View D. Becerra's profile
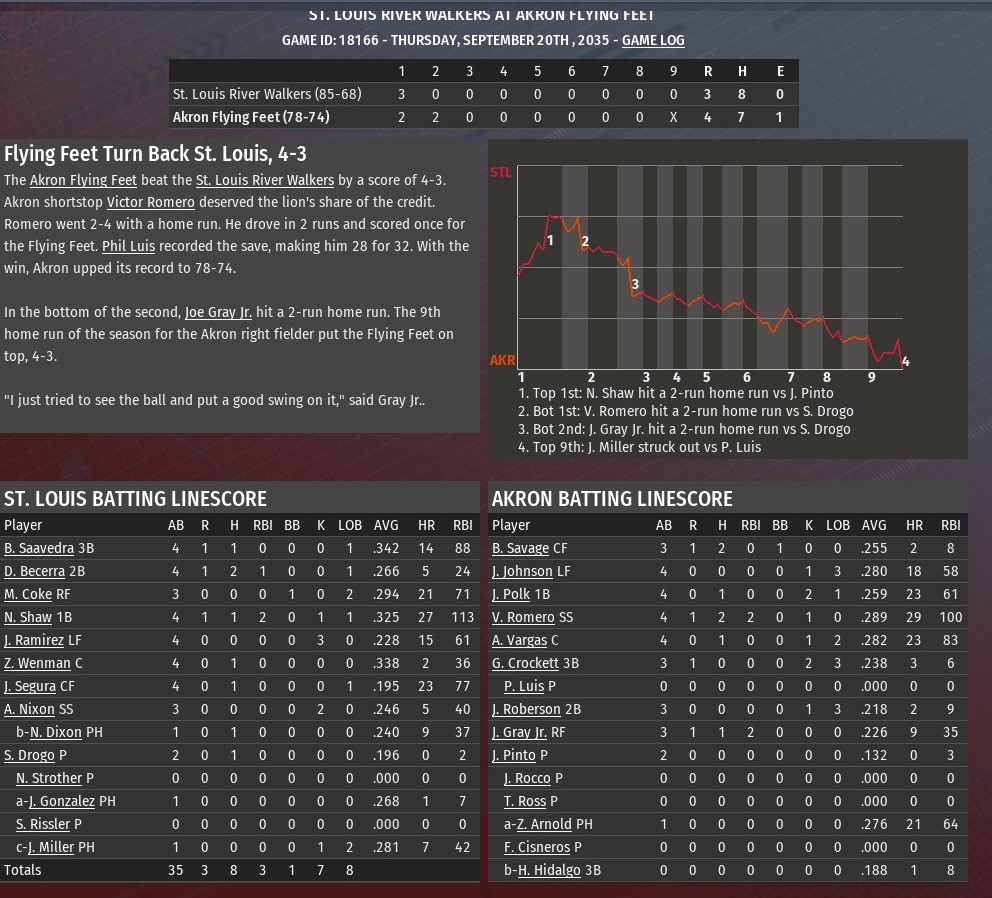Image resolution: width=992 pixels, height=898 pixels. pyautogui.click(x=35, y=571)
